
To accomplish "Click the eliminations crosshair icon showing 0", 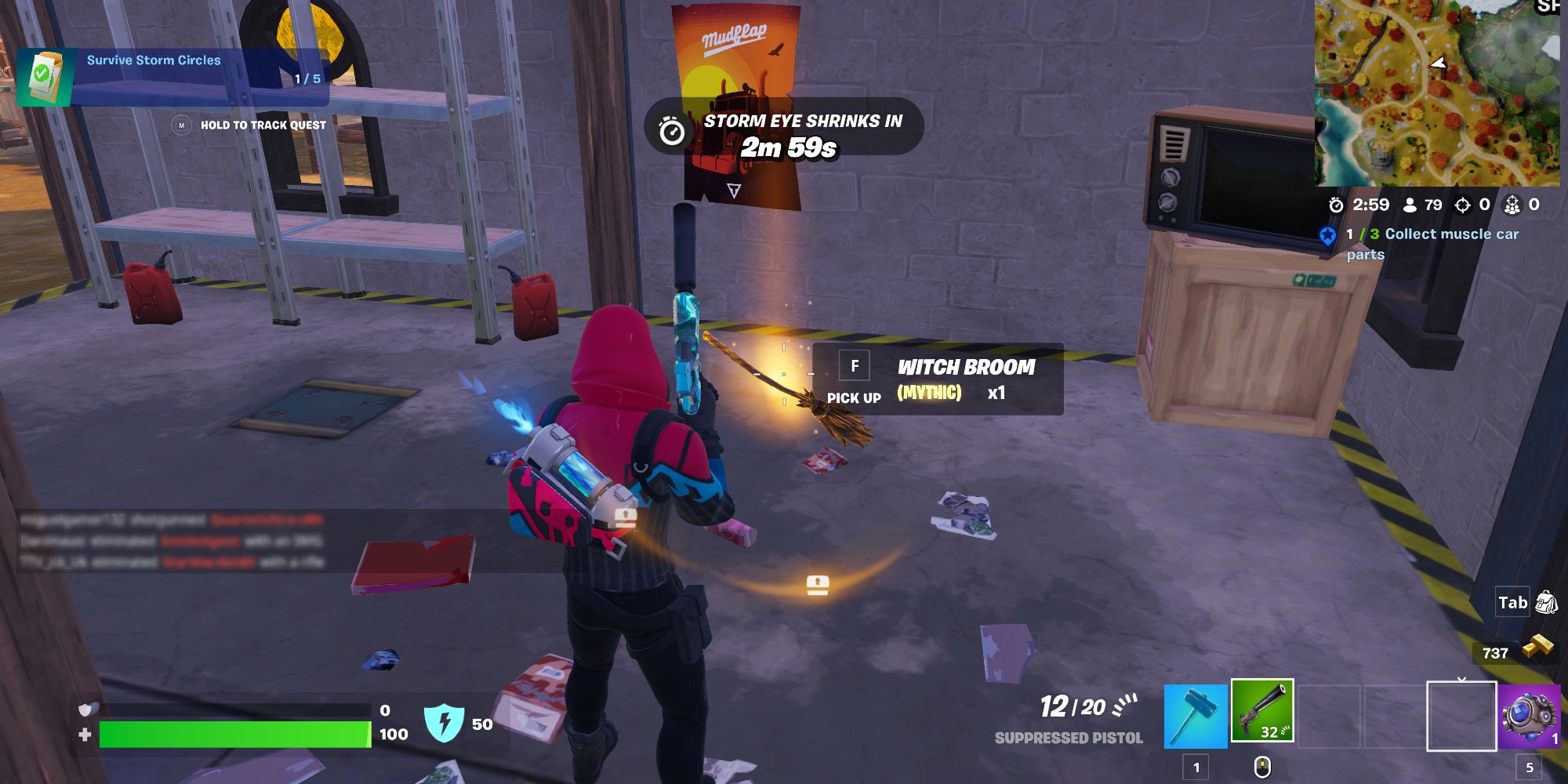I will [x=1461, y=207].
